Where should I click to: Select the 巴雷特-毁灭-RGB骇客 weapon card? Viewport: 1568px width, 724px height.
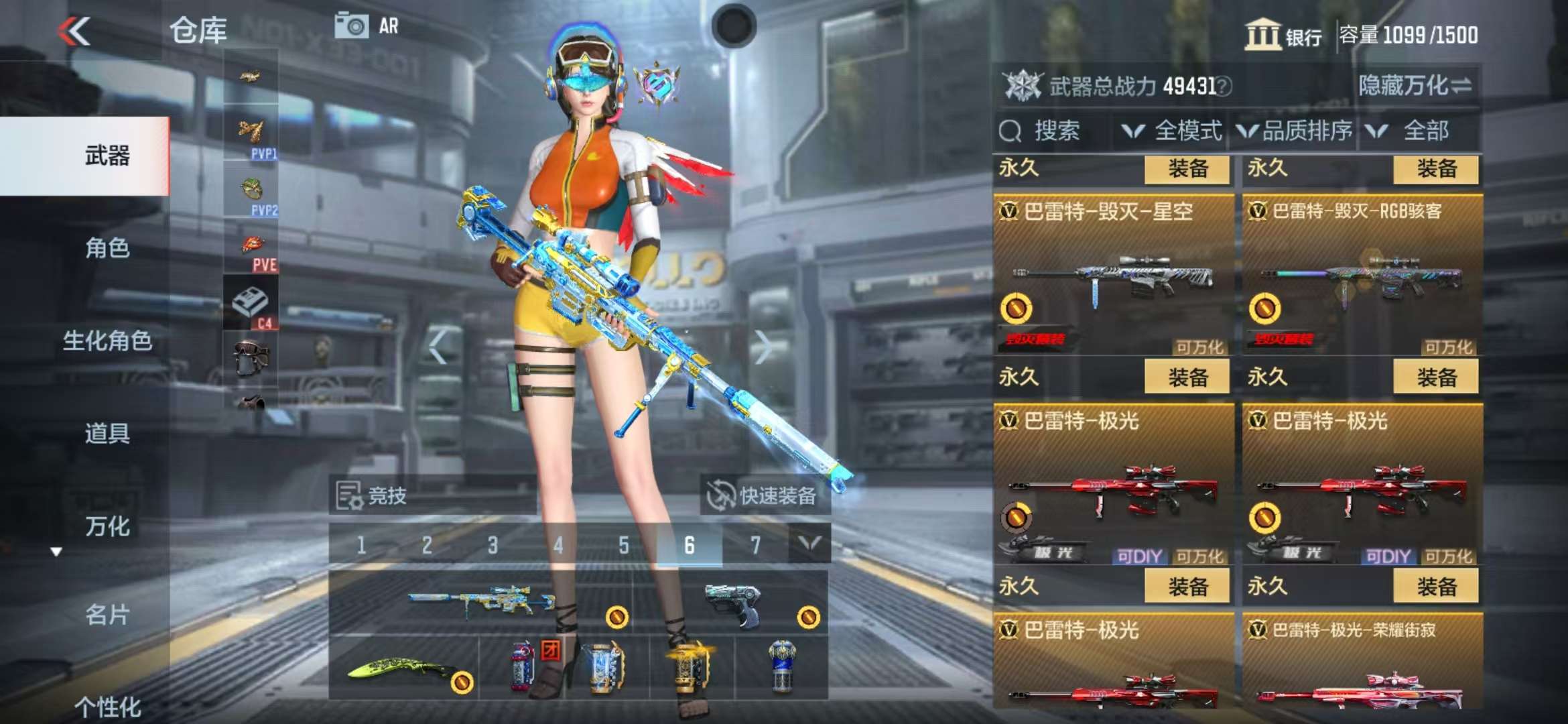[x=1362, y=275]
